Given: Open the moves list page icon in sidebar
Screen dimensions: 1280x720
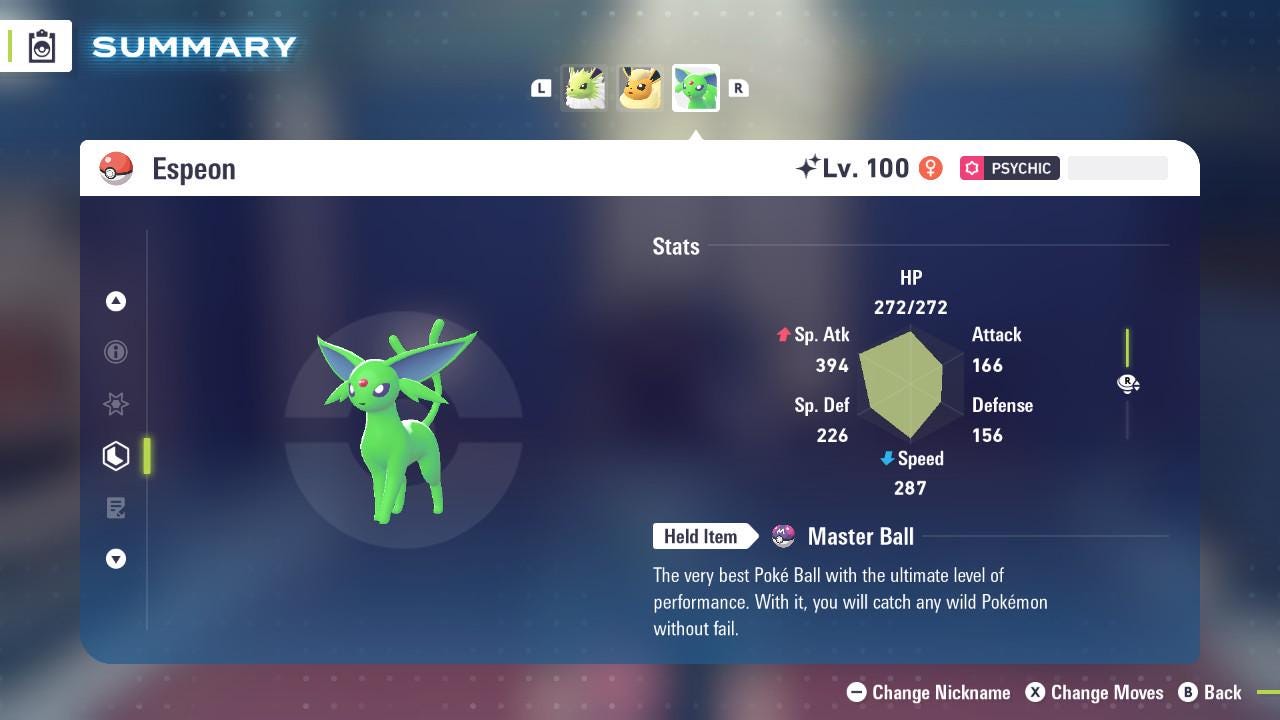Looking at the screenshot, I should (x=116, y=508).
